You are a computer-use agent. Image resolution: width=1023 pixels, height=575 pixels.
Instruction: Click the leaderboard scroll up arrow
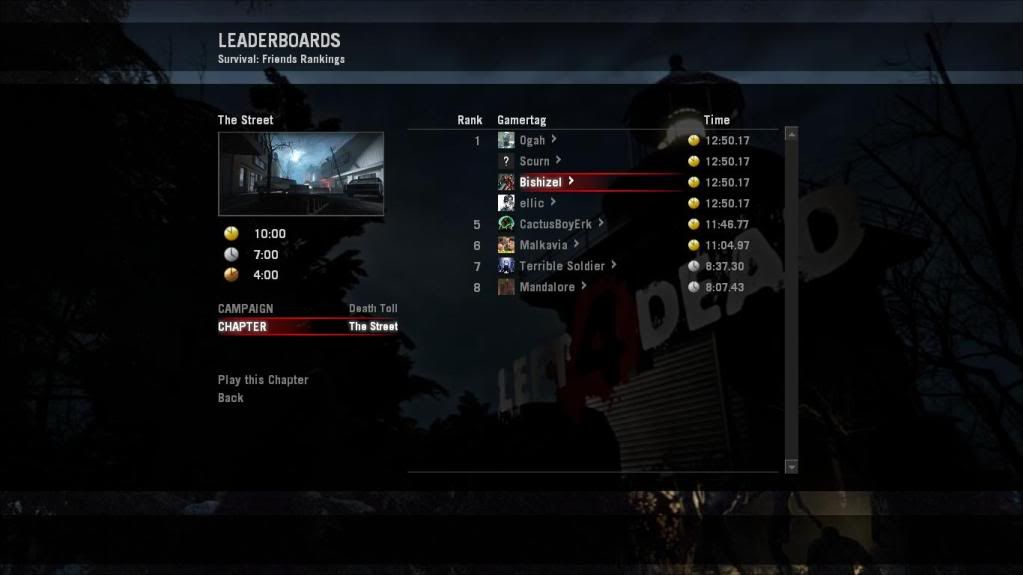pyautogui.click(x=792, y=134)
